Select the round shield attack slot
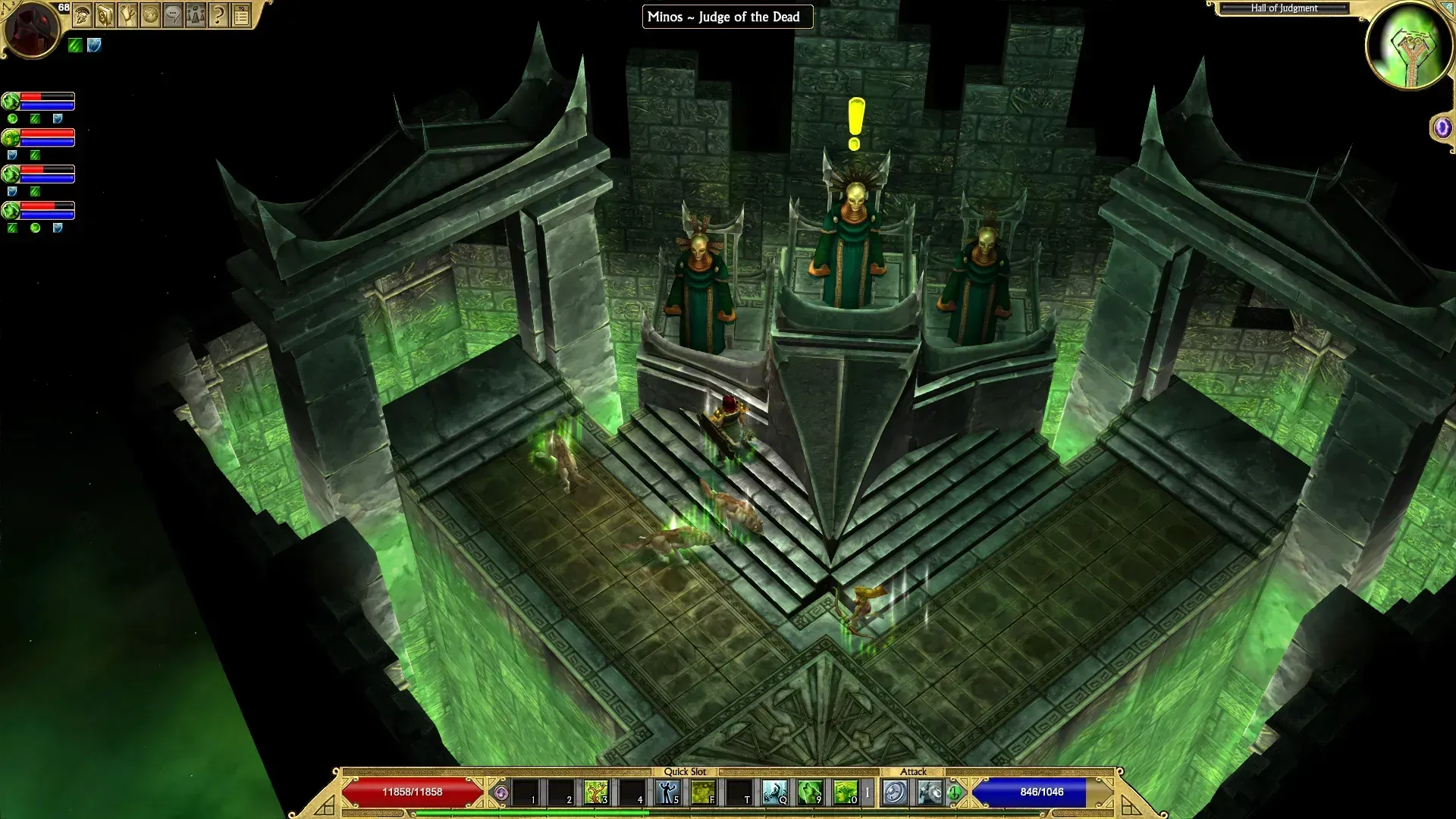The height and width of the screenshot is (819, 1456). (x=895, y=792)
